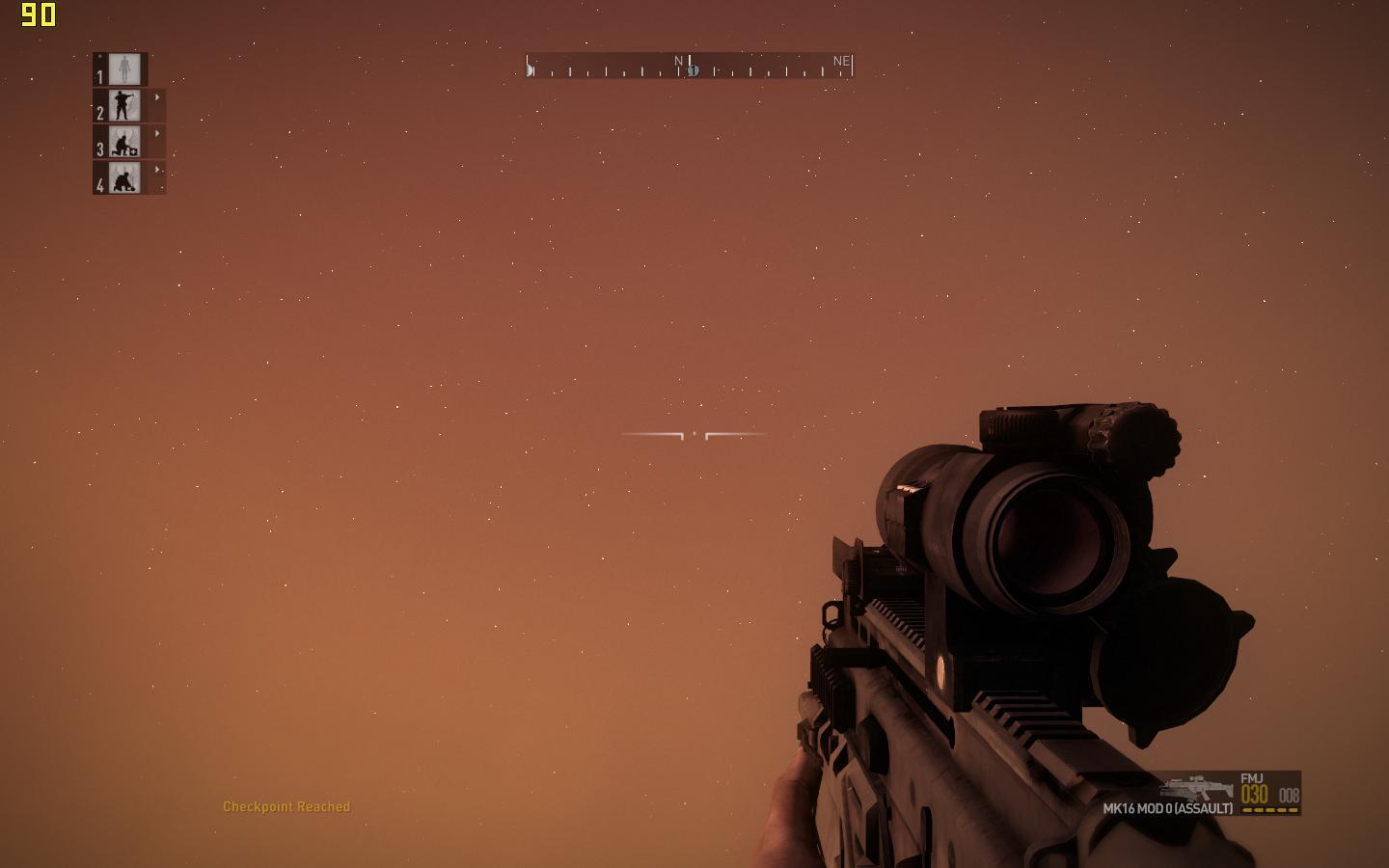Select squad member 2 pointing soldier portrait
This screenshot has height=868, width=1389.
tap(124, 105)
